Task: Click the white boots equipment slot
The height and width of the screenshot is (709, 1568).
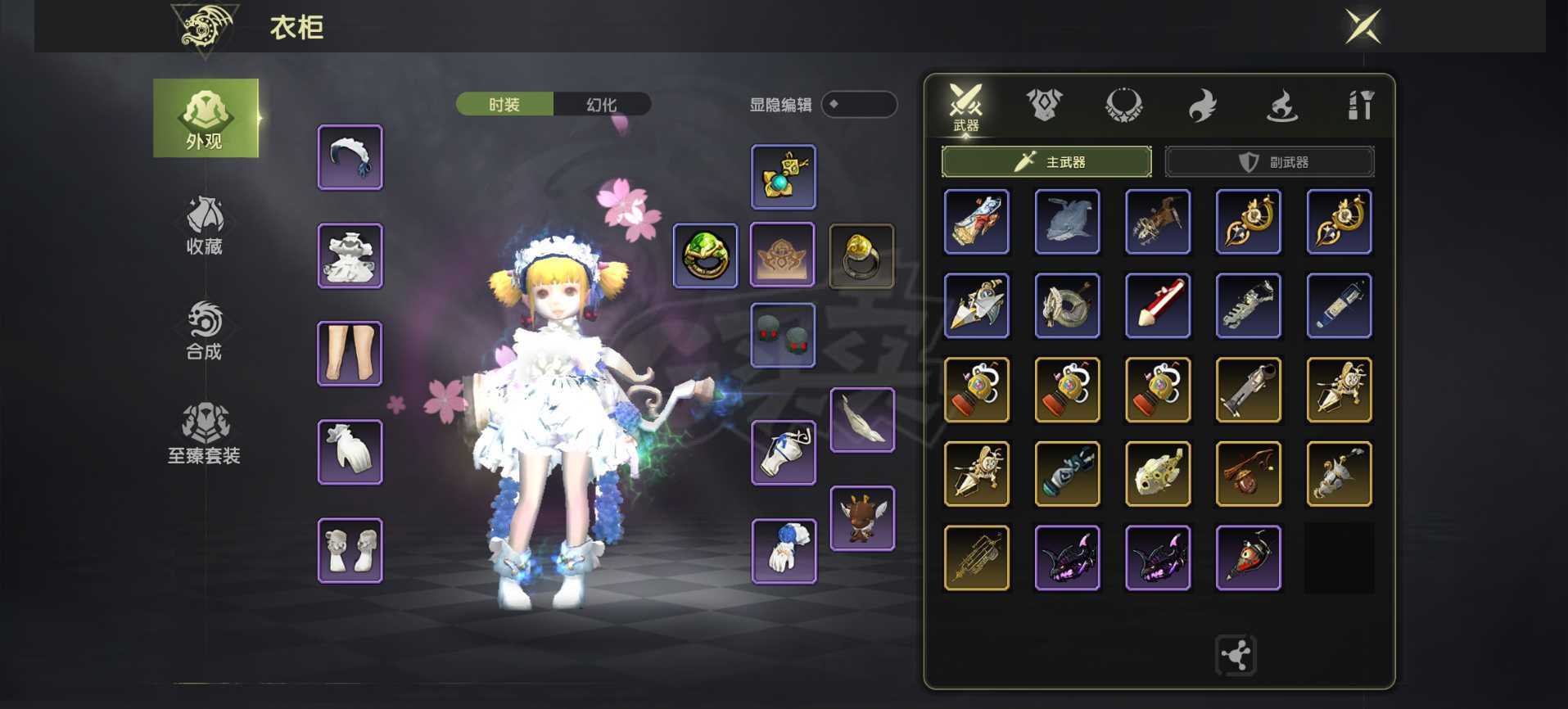Action: (x=350, y=550)
